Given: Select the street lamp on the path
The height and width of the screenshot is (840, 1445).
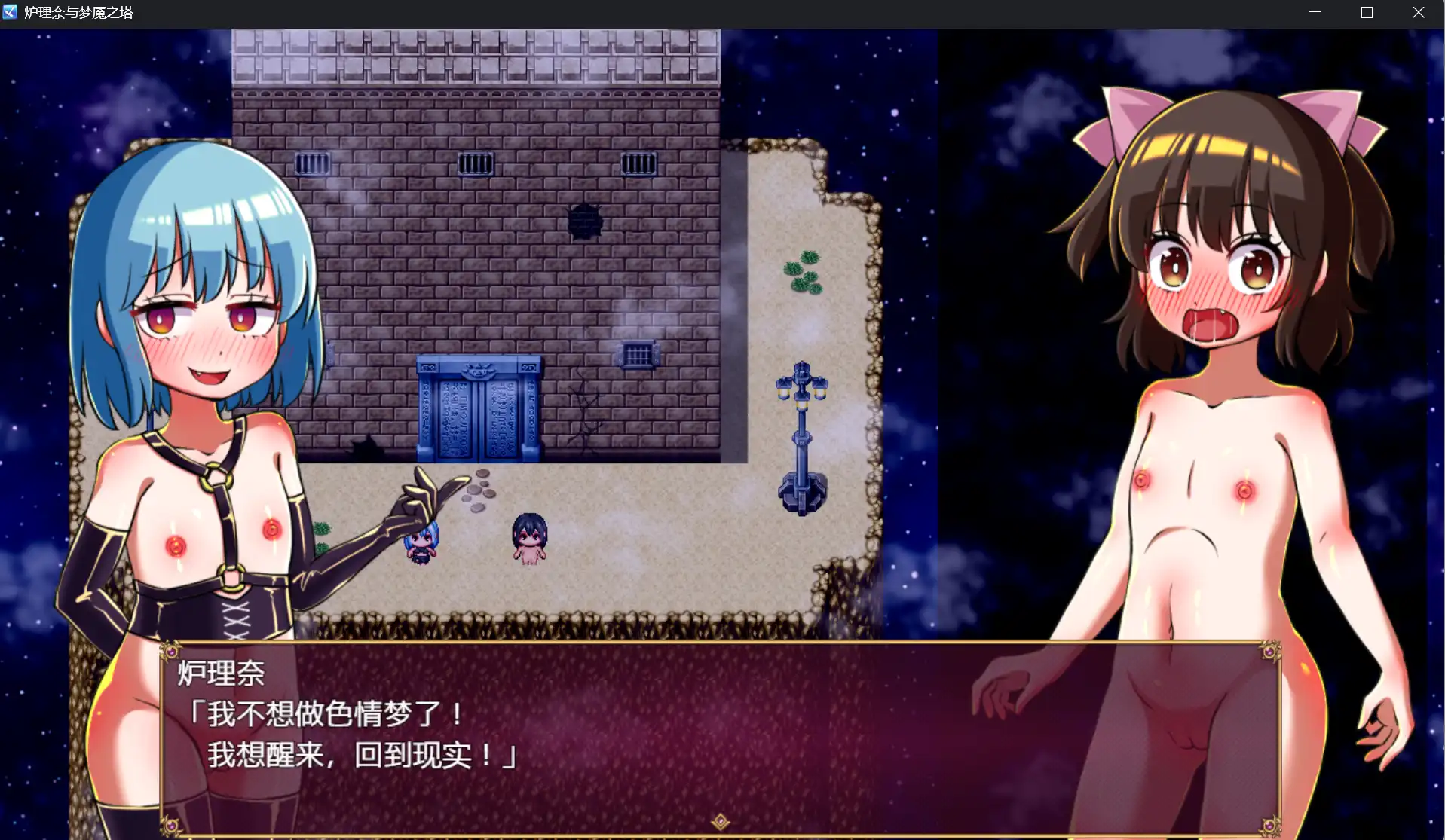Looking at the screenshot, I should 801,437.
